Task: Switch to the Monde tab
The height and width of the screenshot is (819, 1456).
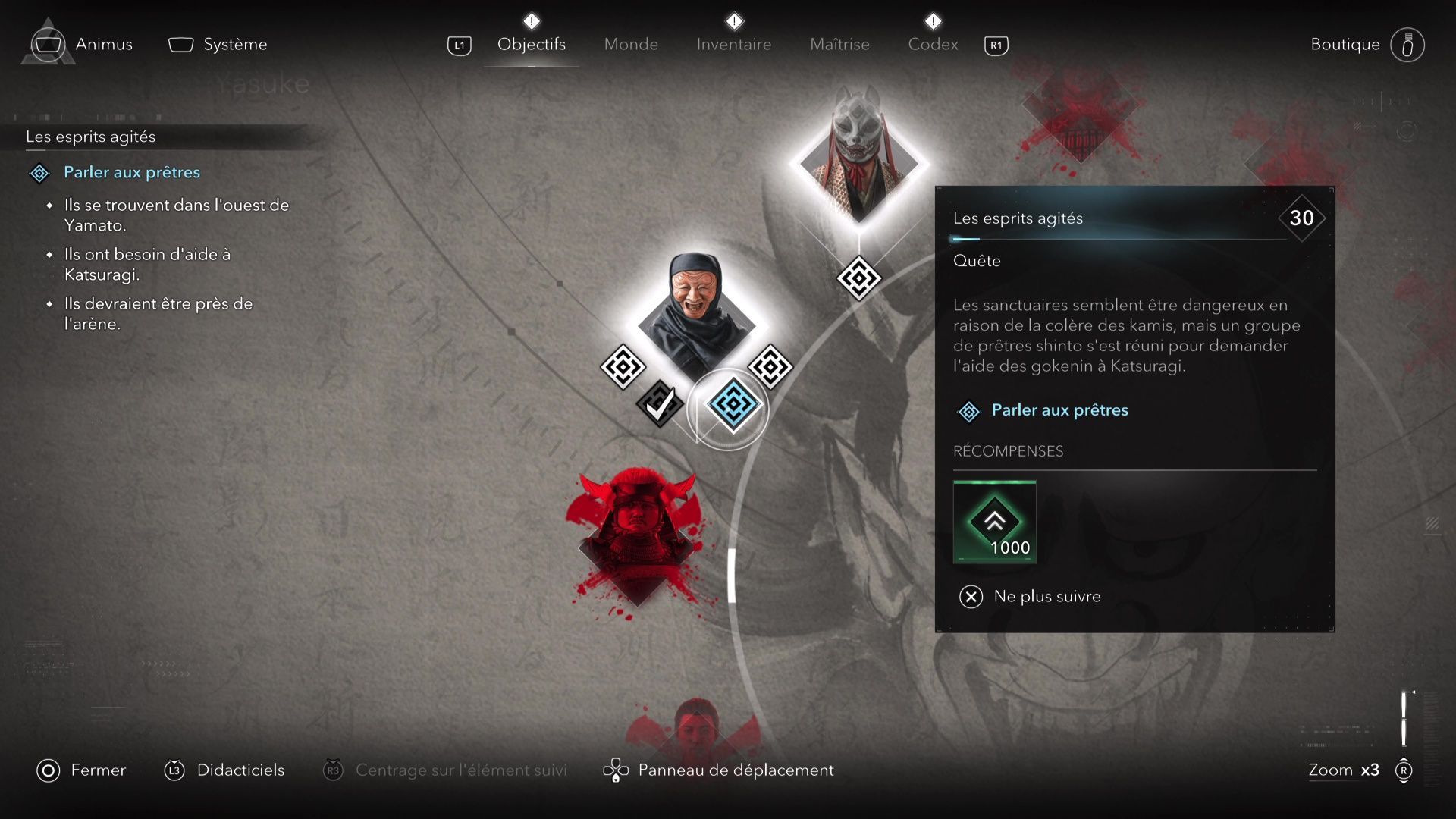Action: [x=630, y=44]
